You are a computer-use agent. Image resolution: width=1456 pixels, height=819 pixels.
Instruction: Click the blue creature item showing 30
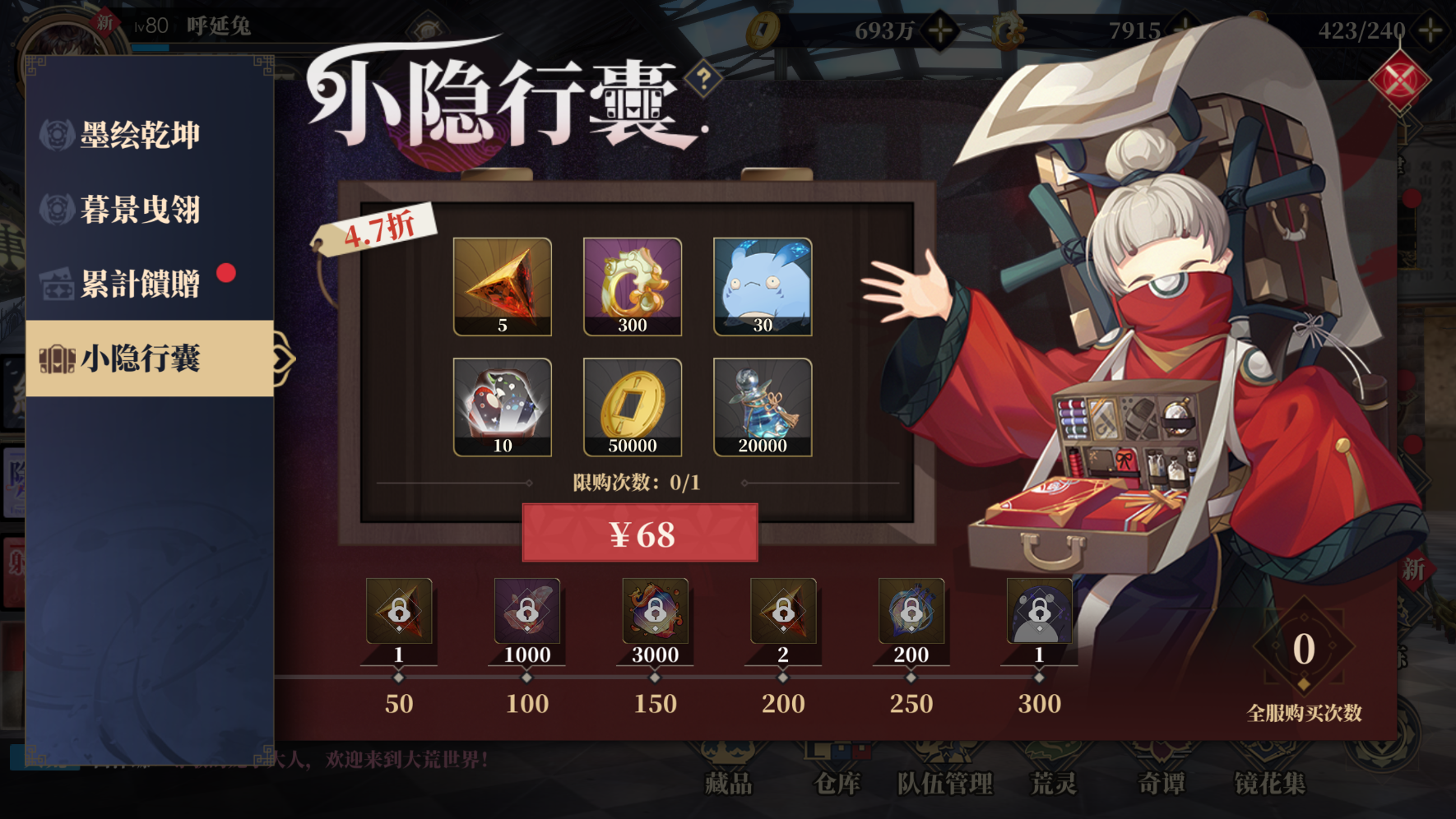click(x=761, y=285)
